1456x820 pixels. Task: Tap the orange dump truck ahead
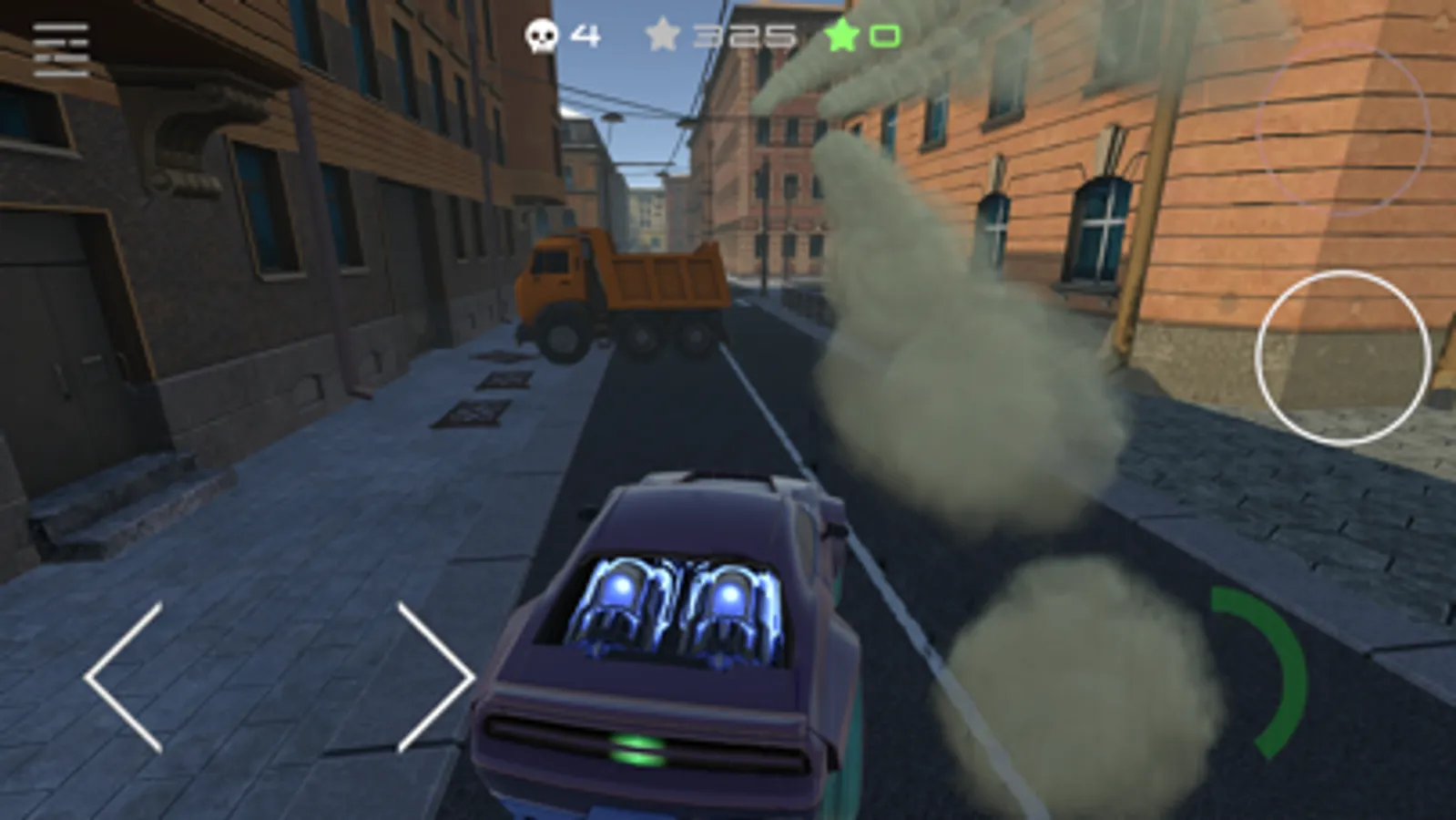[x=628, y=292]
